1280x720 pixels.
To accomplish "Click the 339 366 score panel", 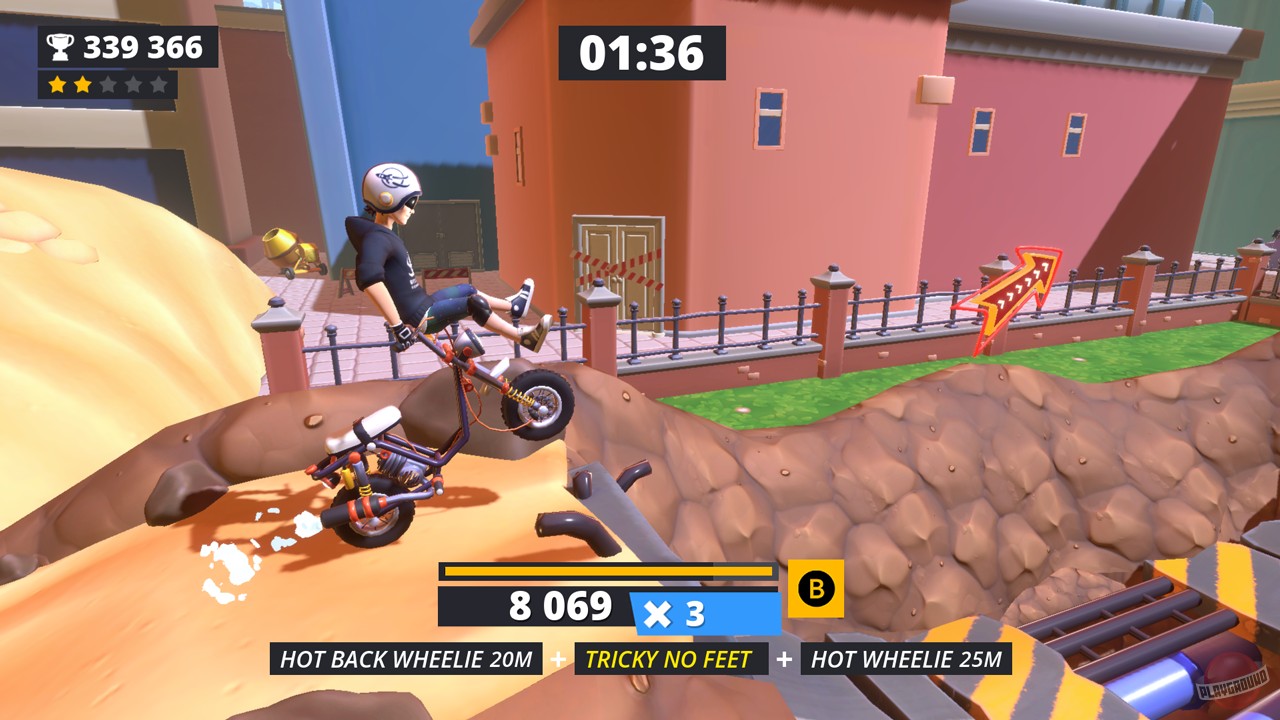I will (x=128, y=44).
